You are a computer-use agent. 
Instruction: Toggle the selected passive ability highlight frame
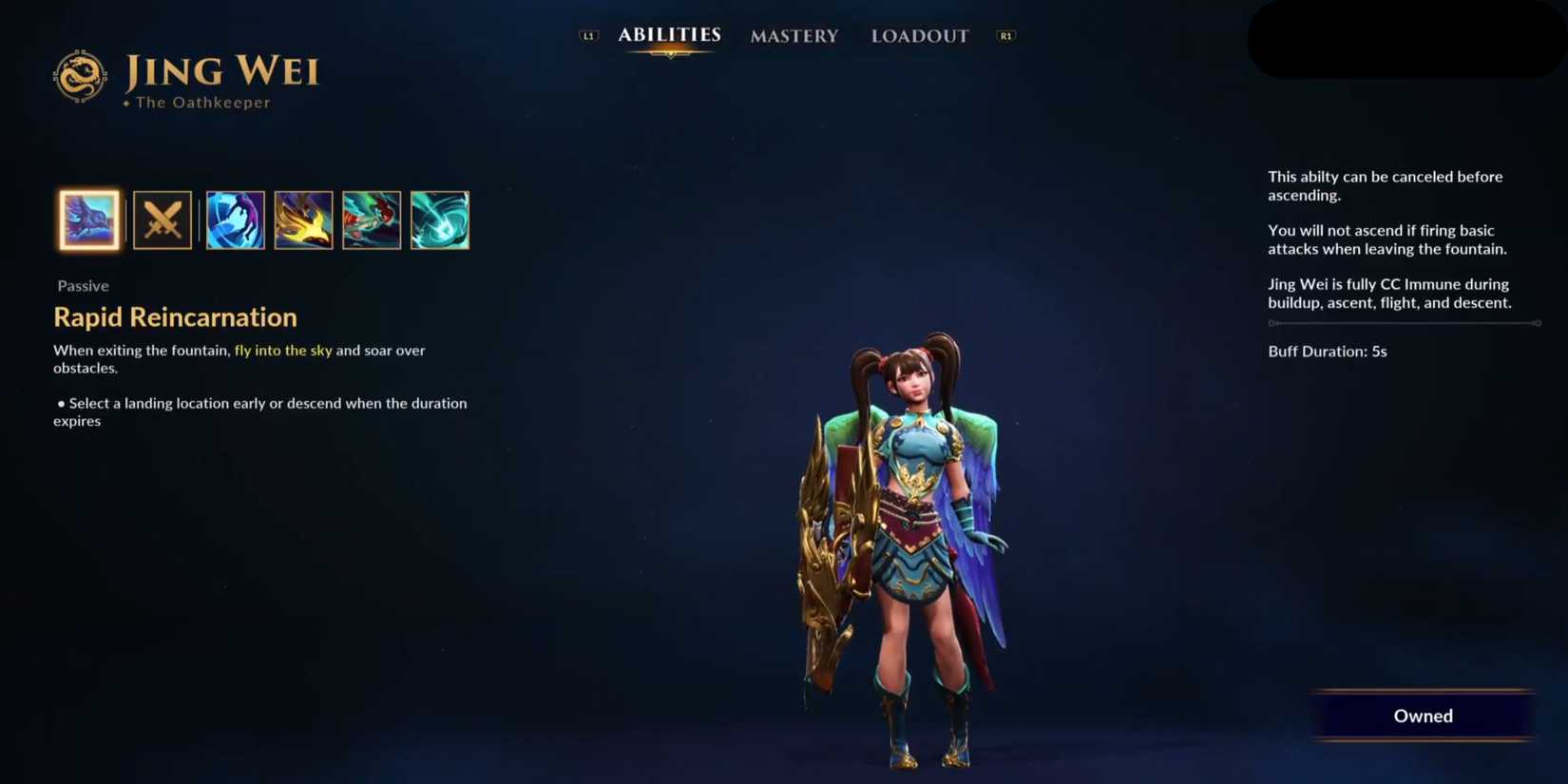point(89,220)
